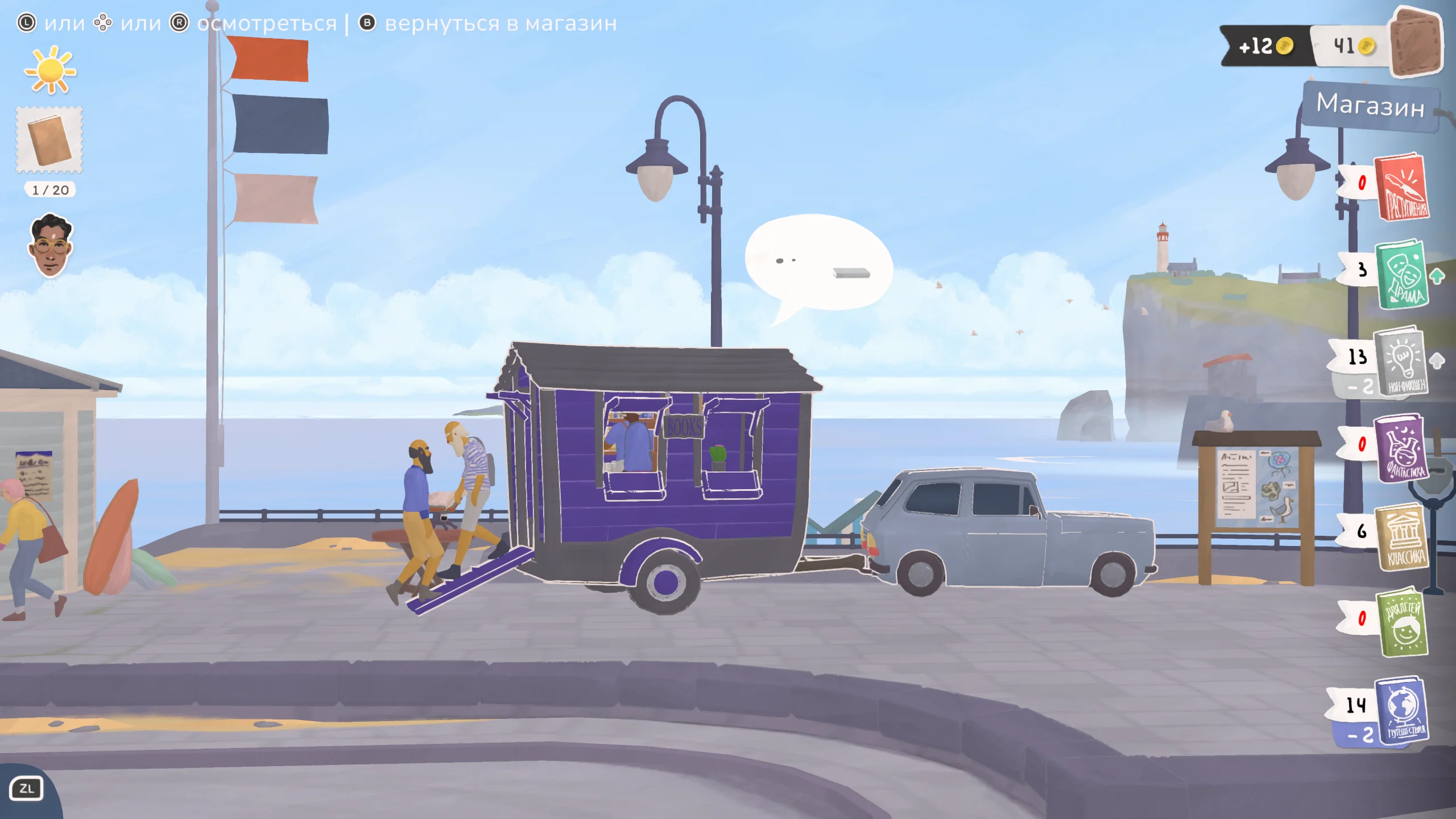Image resolution: width=1456 pixels, height=819 pixels.
Task: Open the book stamp showing 1 / 20
Action: (50, 140)
